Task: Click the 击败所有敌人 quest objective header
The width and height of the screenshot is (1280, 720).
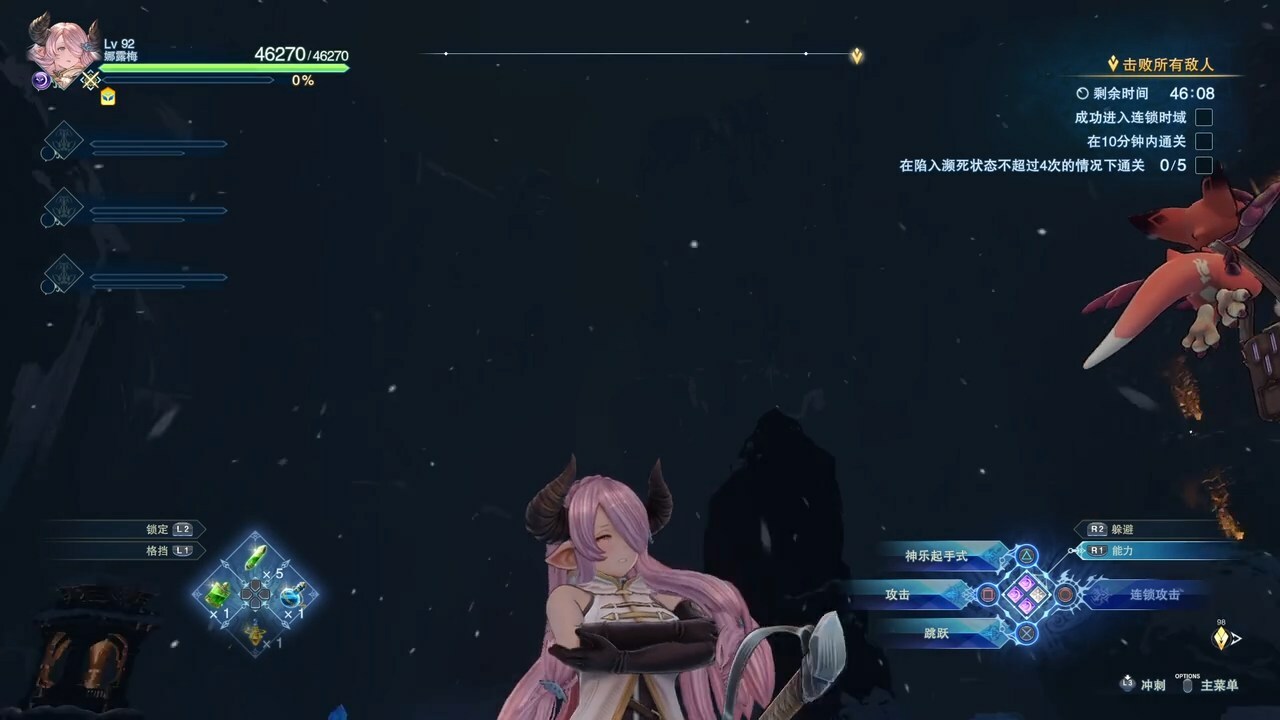Action: pos(1165,65)
